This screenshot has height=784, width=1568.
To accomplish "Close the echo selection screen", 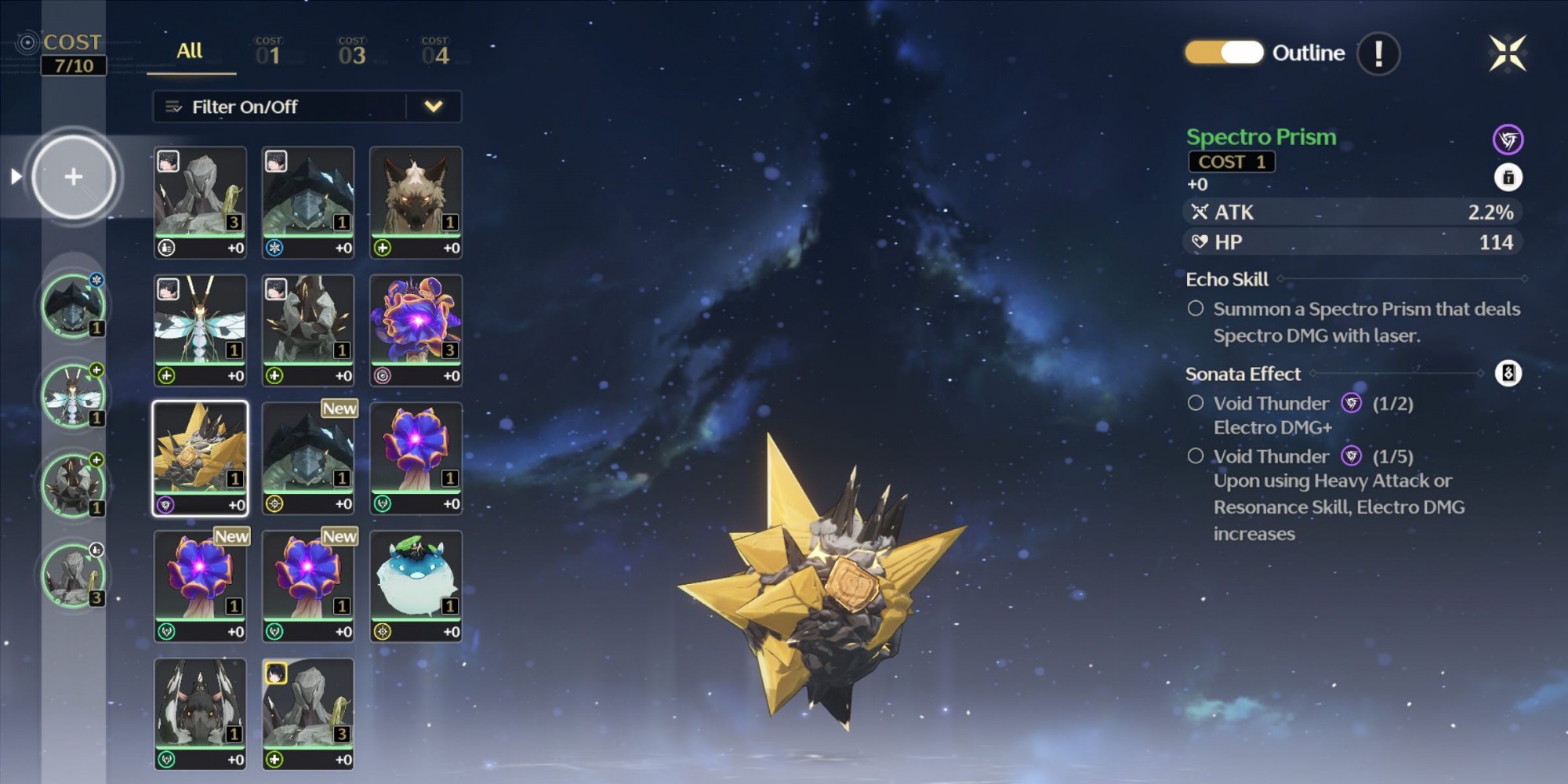I will (x=1507, y=53).
